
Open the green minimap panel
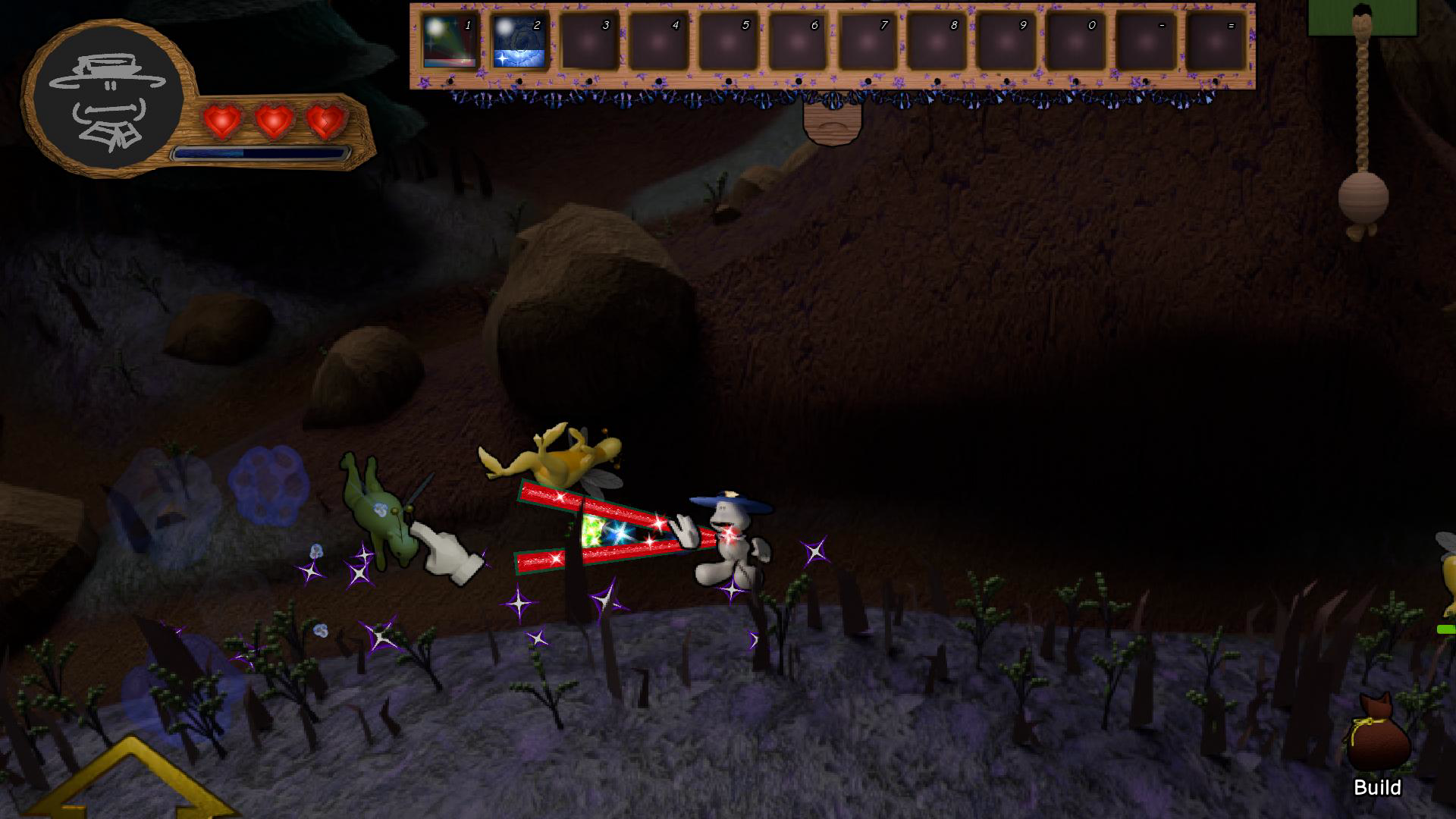1363,17
